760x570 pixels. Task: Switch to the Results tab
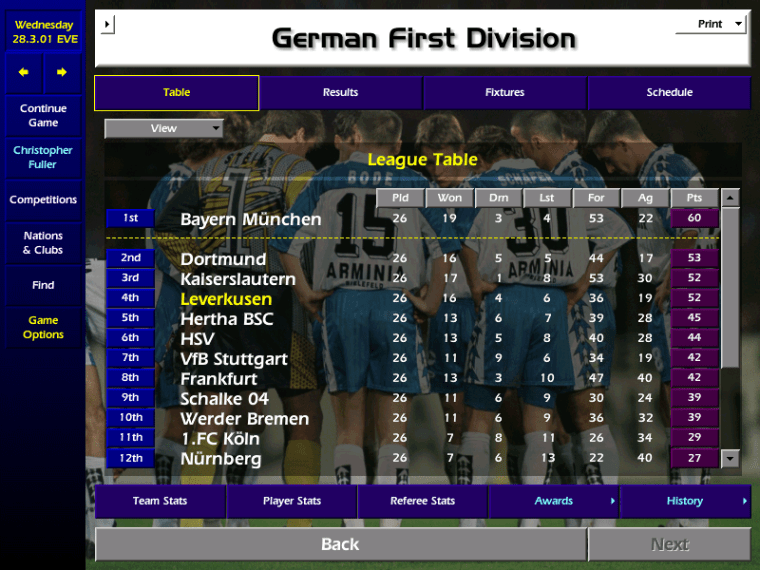(340, 93)
